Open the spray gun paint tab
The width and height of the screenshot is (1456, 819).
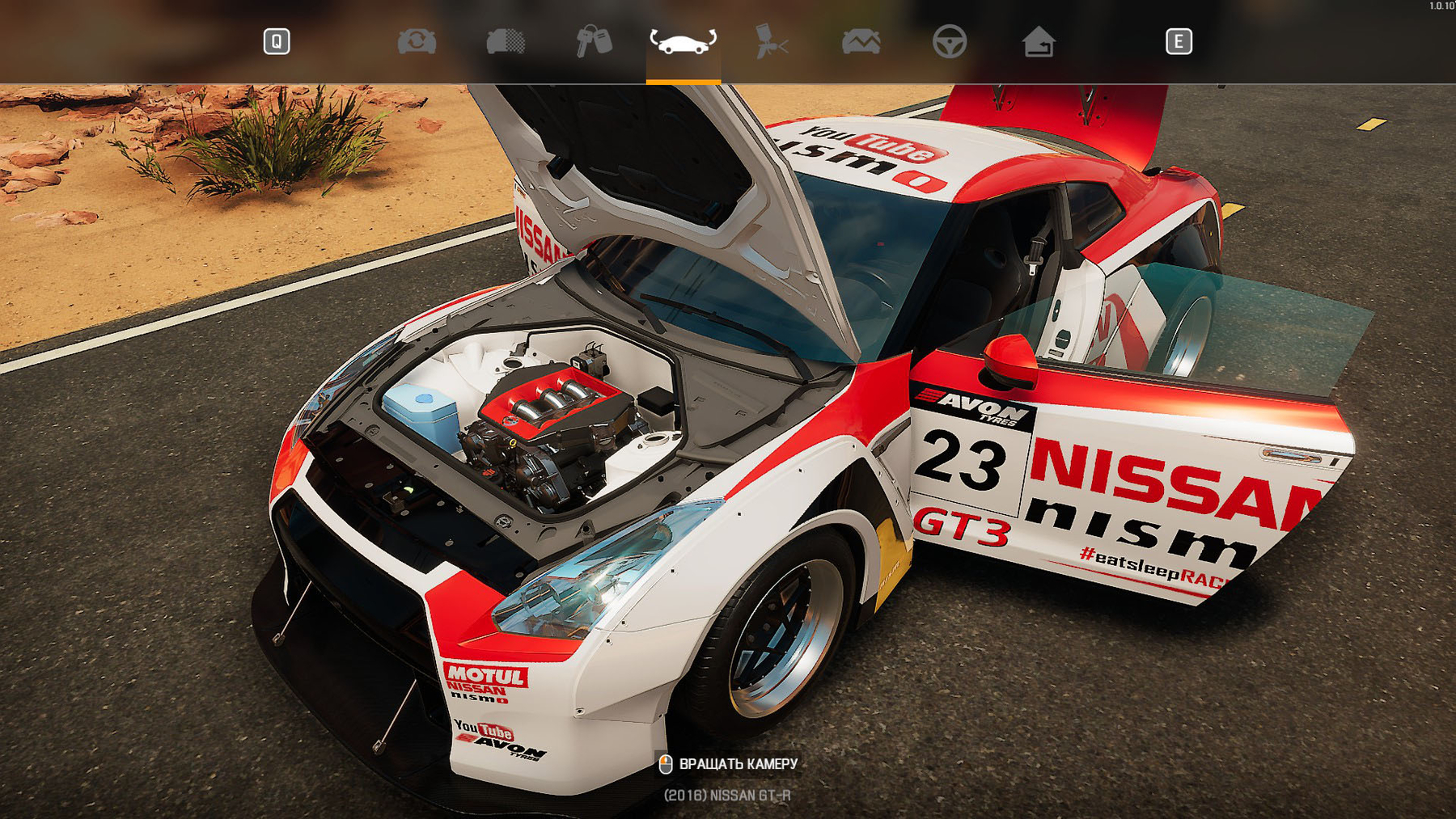coord(771,41)
